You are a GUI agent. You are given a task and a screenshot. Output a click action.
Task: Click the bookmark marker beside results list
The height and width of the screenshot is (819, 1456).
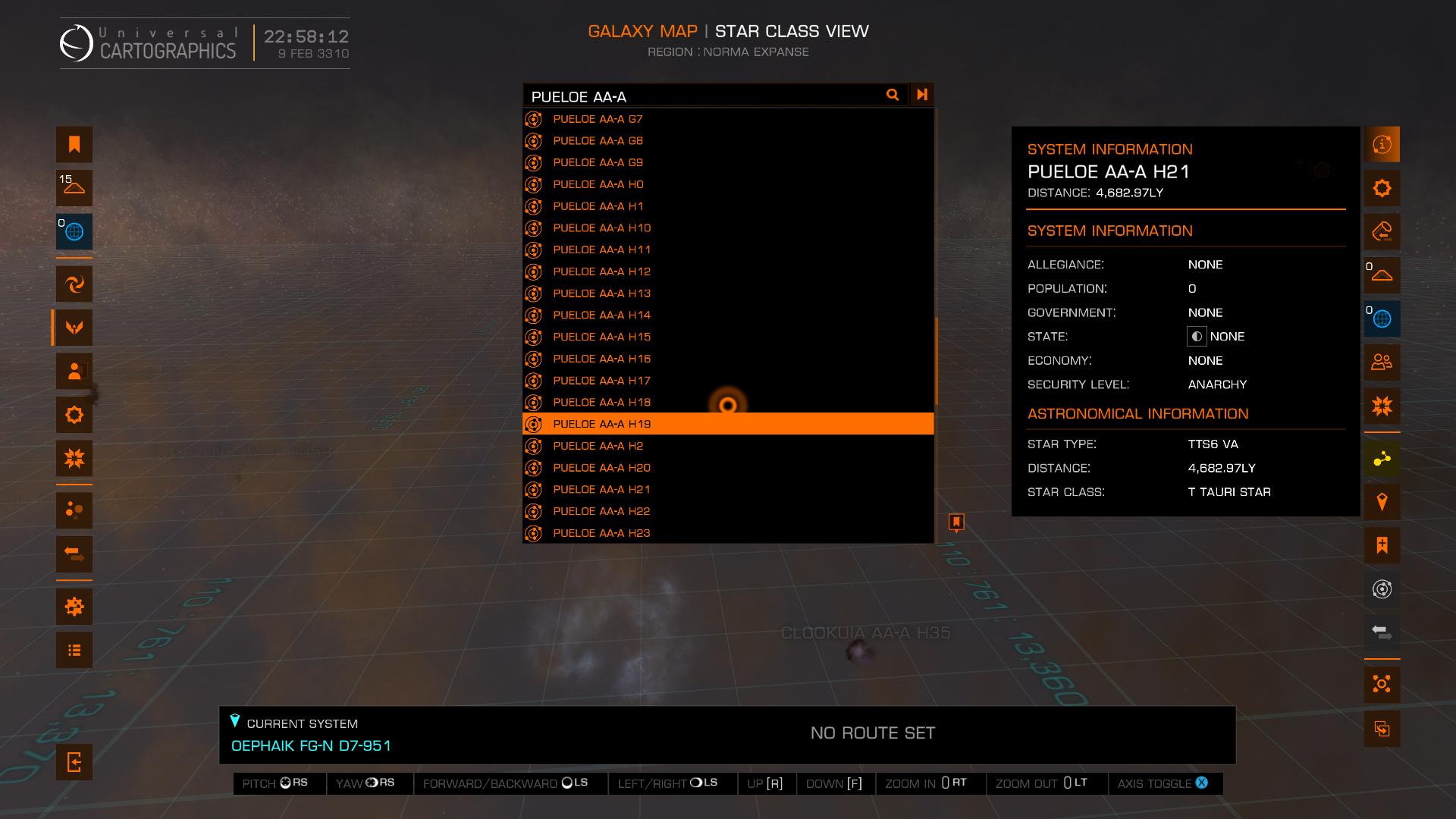(956, 522)
